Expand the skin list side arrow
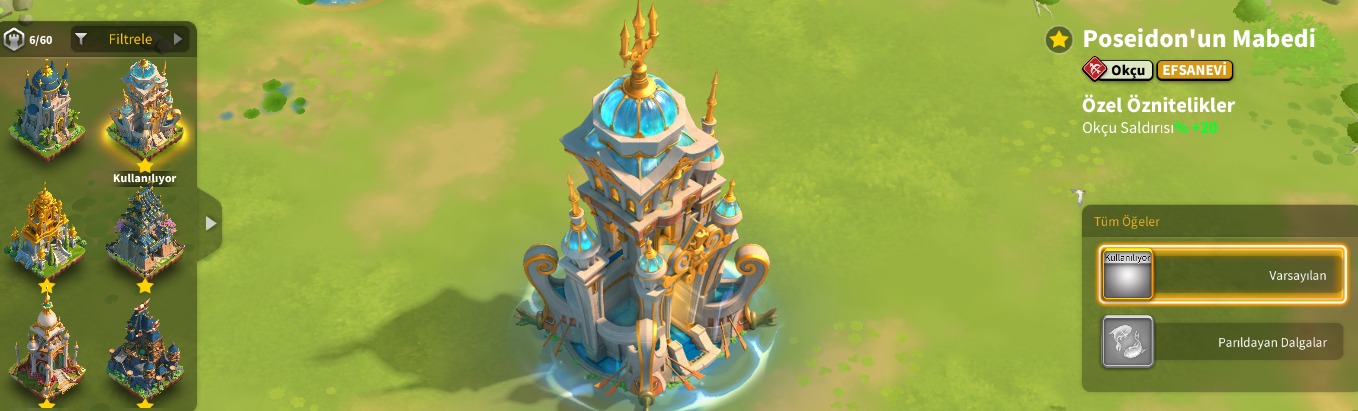The height and width of the screenshot is (411, 1358). click(210, 223)
